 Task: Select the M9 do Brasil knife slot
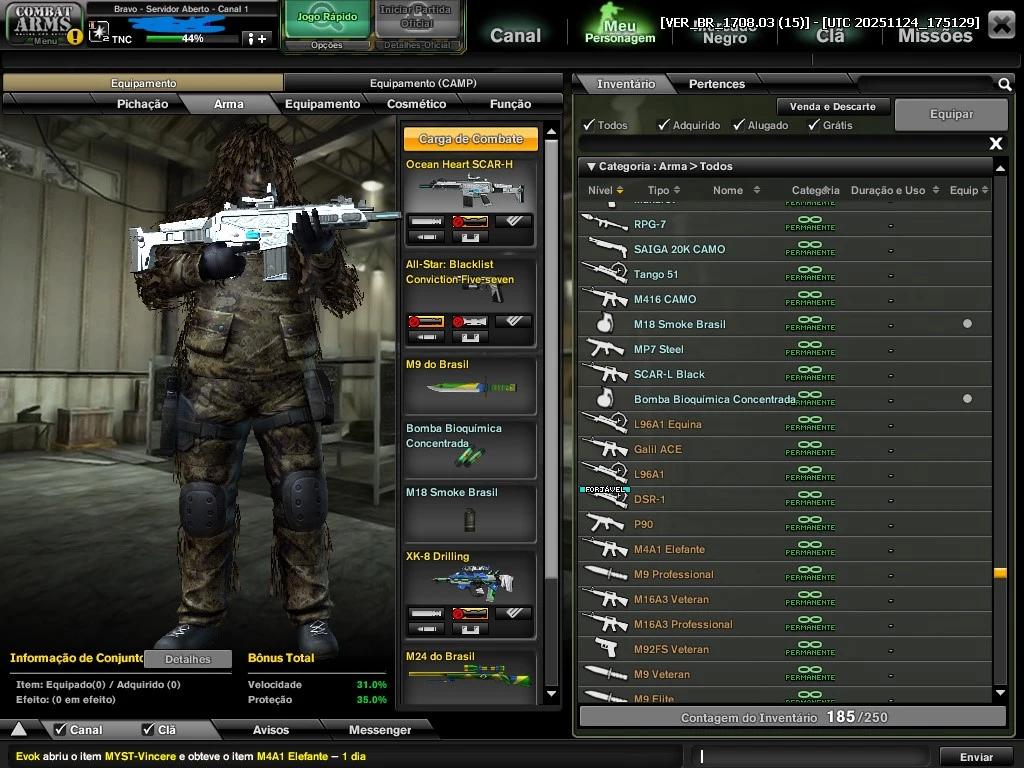(470, 385)
